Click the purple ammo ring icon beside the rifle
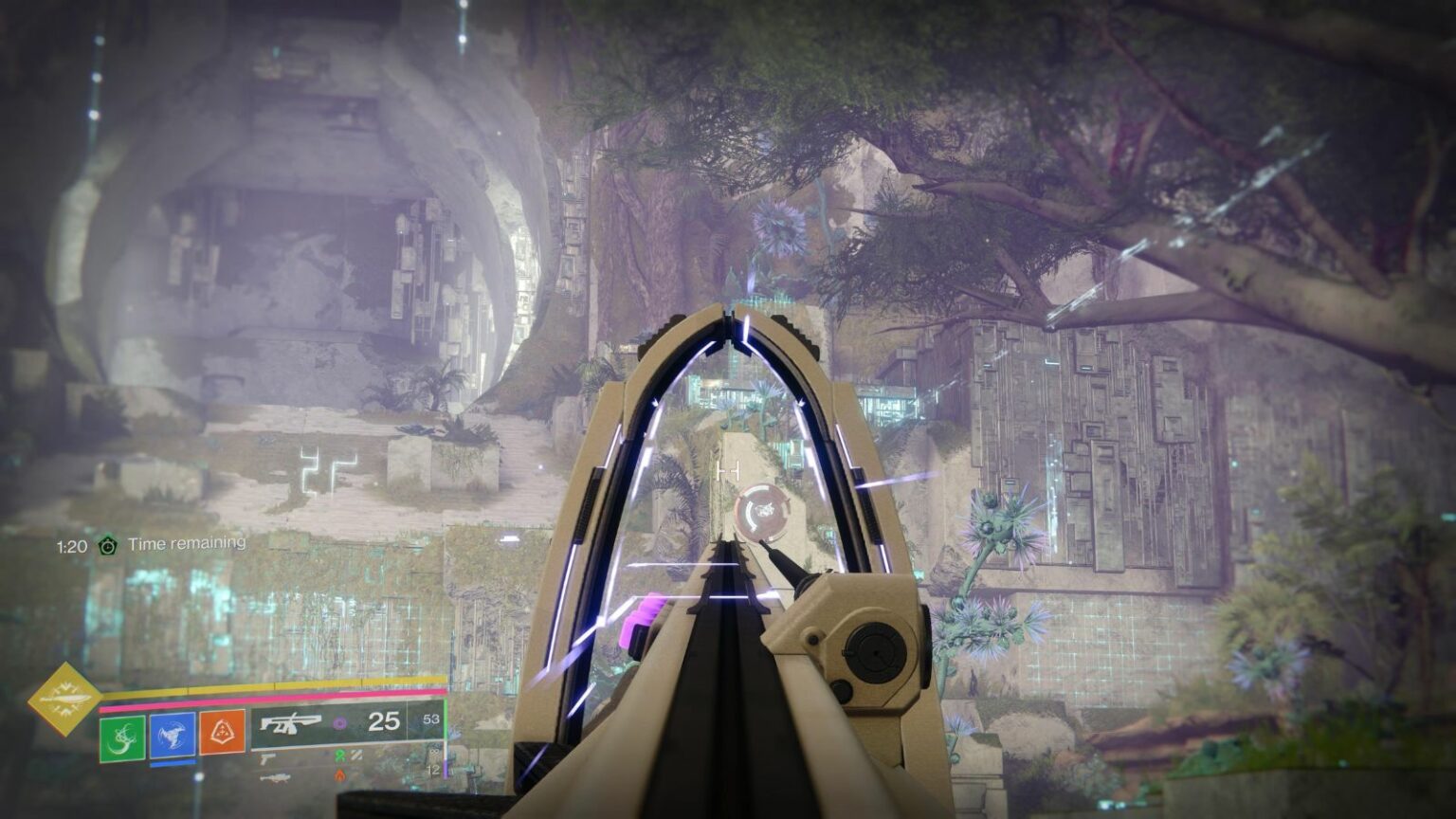The image size is (1456, 819). (340, 723)
